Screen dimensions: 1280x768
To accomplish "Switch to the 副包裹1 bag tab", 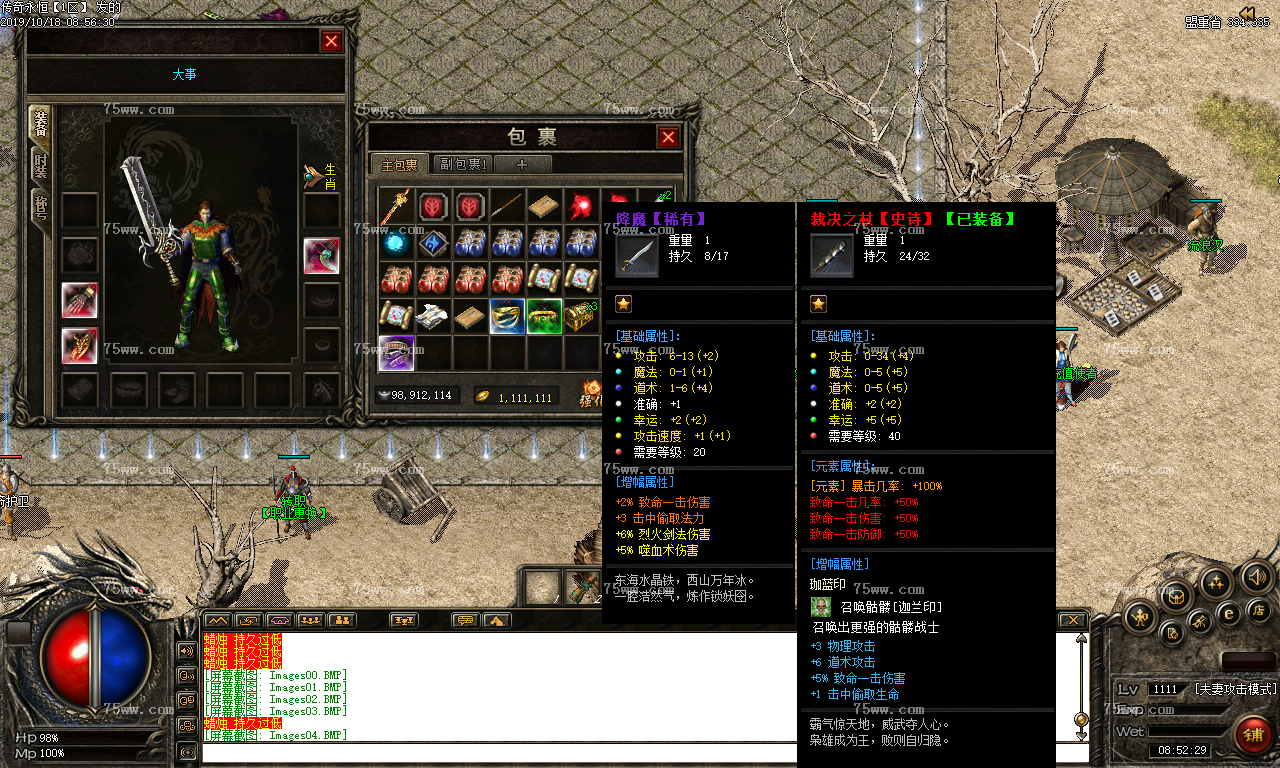I will [x=463, y=164].
